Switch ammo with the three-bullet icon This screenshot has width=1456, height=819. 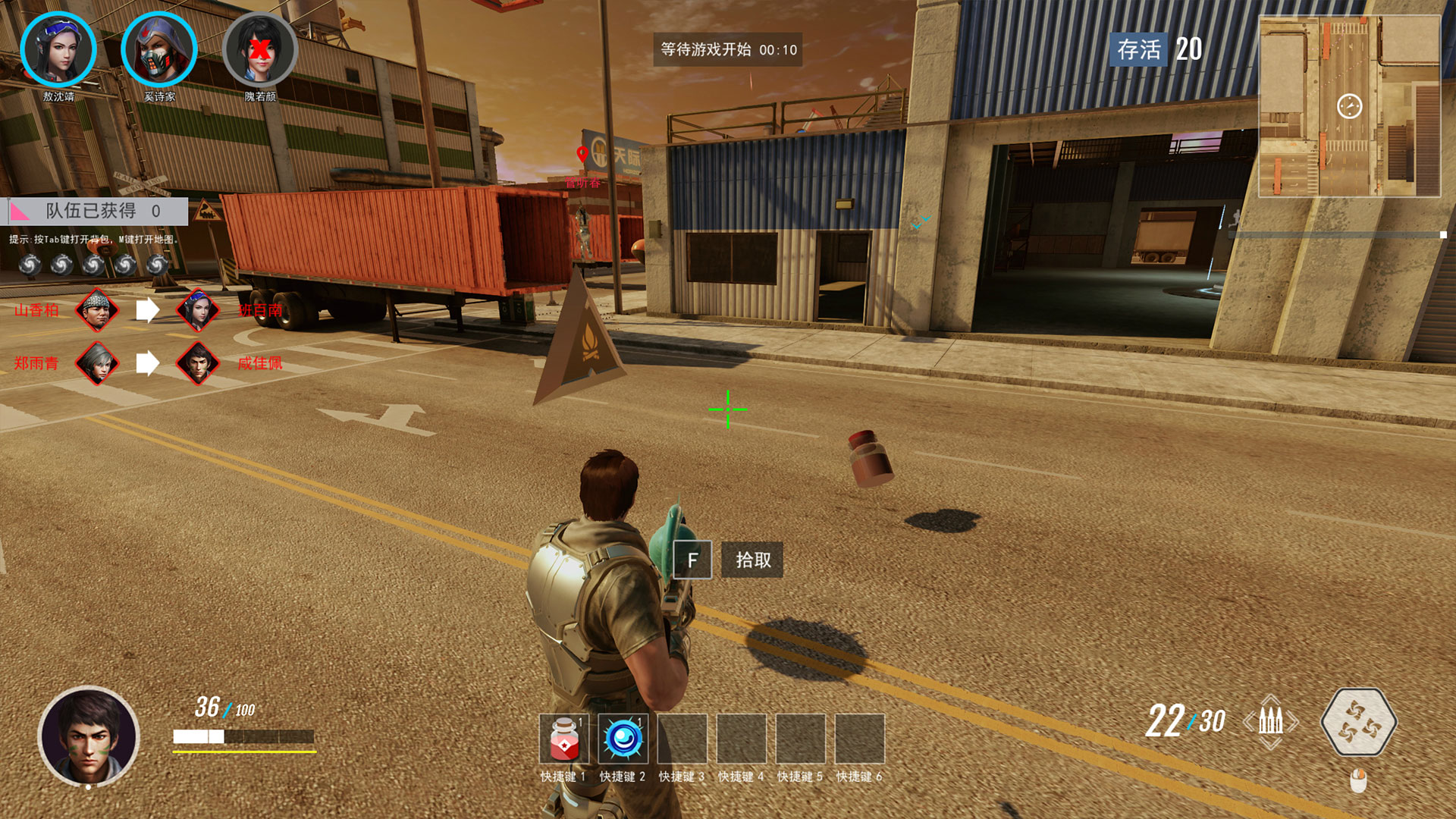pyautogui.click(x=1270, y=721)
